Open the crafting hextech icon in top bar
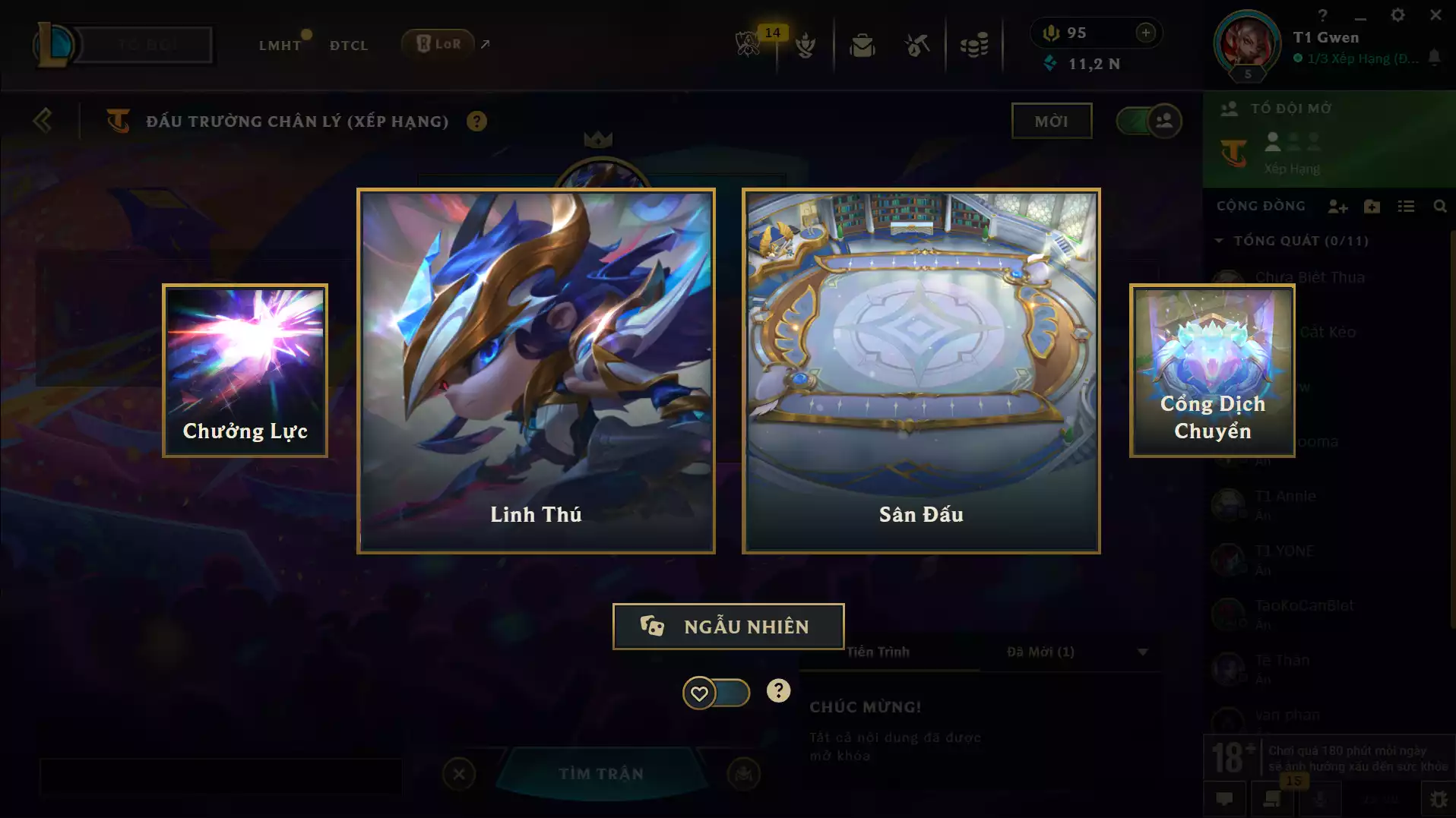This screenshot has height=818, width=1456. point(916,46)
